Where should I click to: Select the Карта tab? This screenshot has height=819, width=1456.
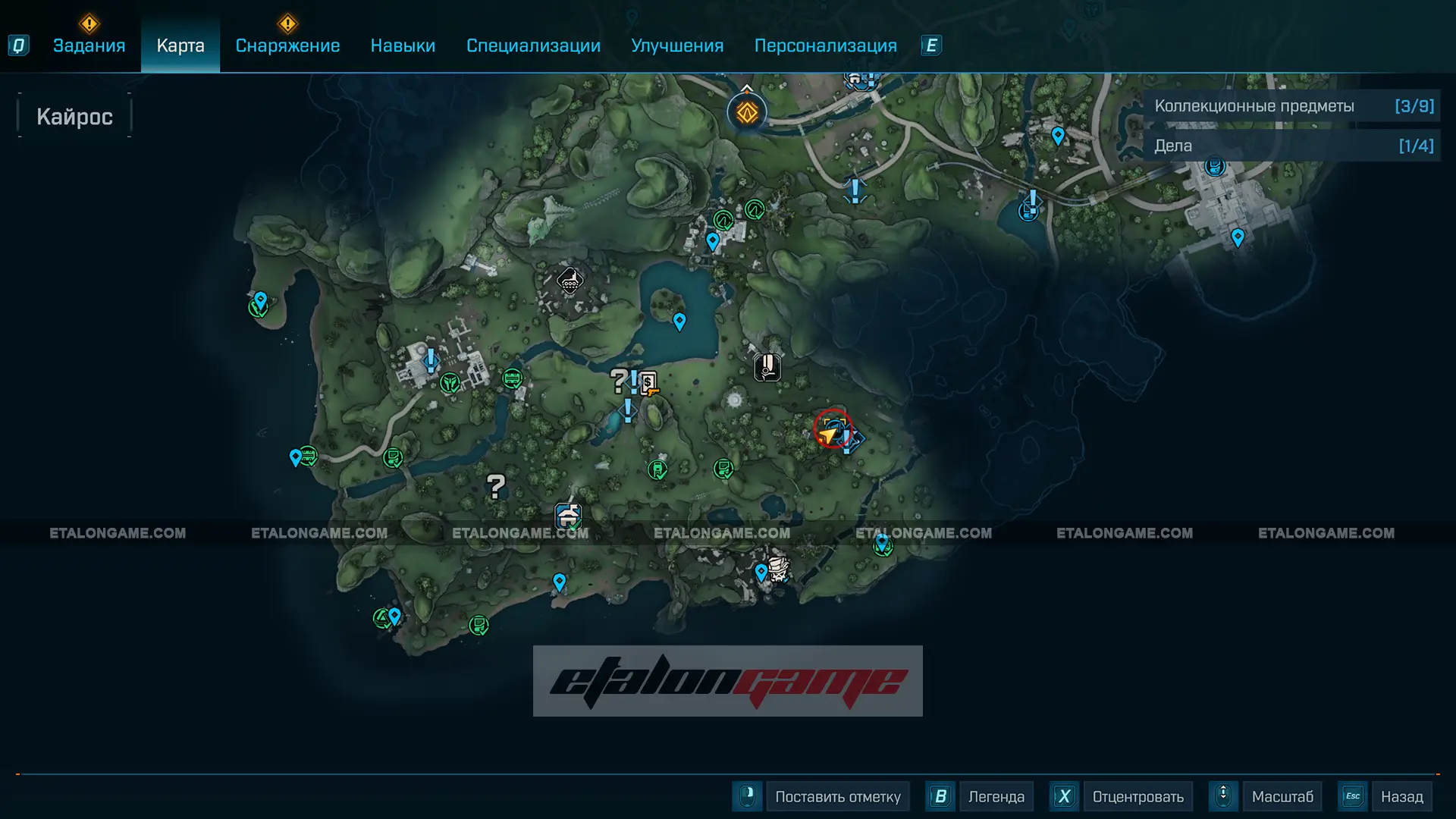(x=180, y=45)
